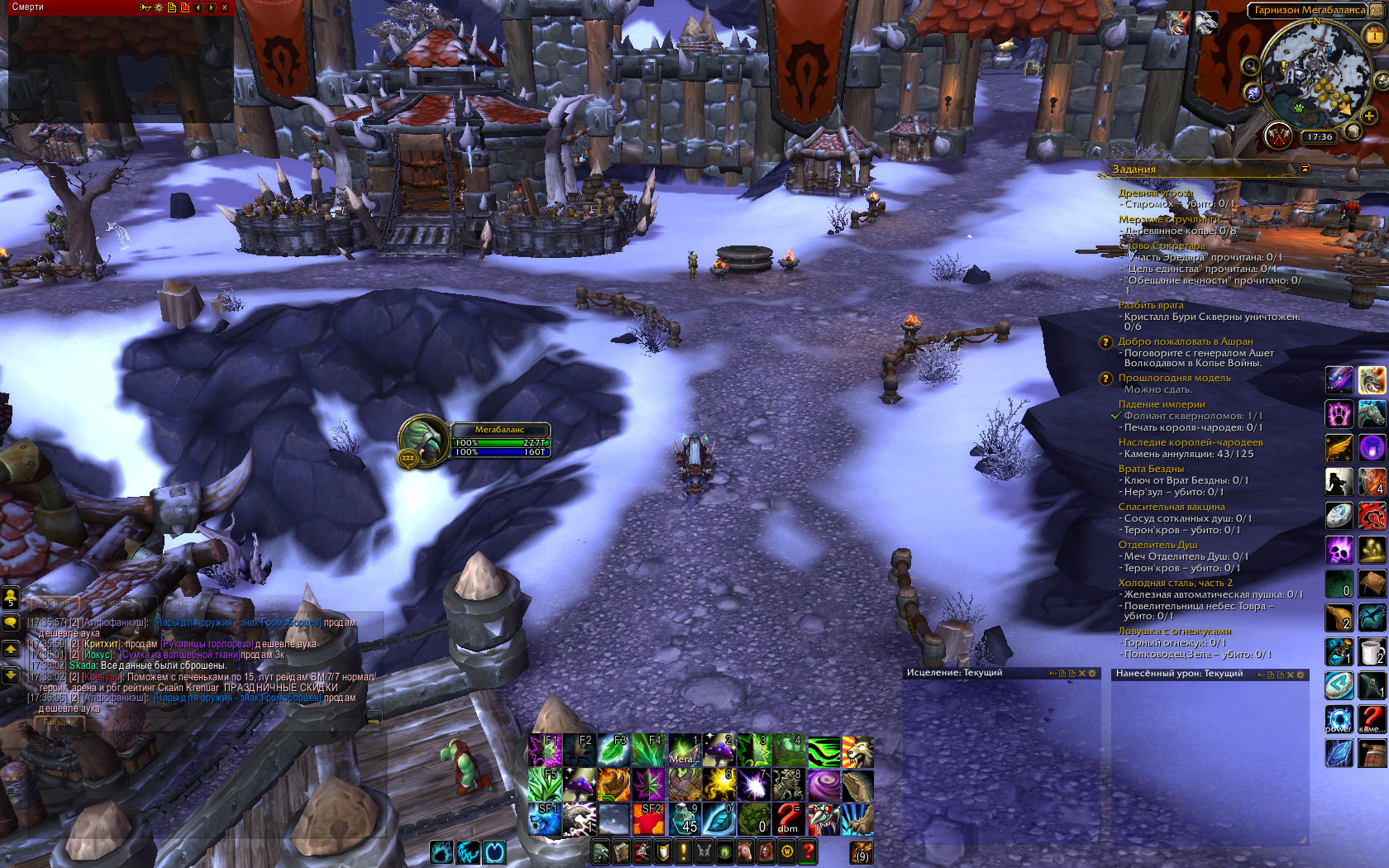Image resolution: width=1389 pixels, height=868 pixels.
Task: Open the mounts horse head micro button
Action: [746, 851]
